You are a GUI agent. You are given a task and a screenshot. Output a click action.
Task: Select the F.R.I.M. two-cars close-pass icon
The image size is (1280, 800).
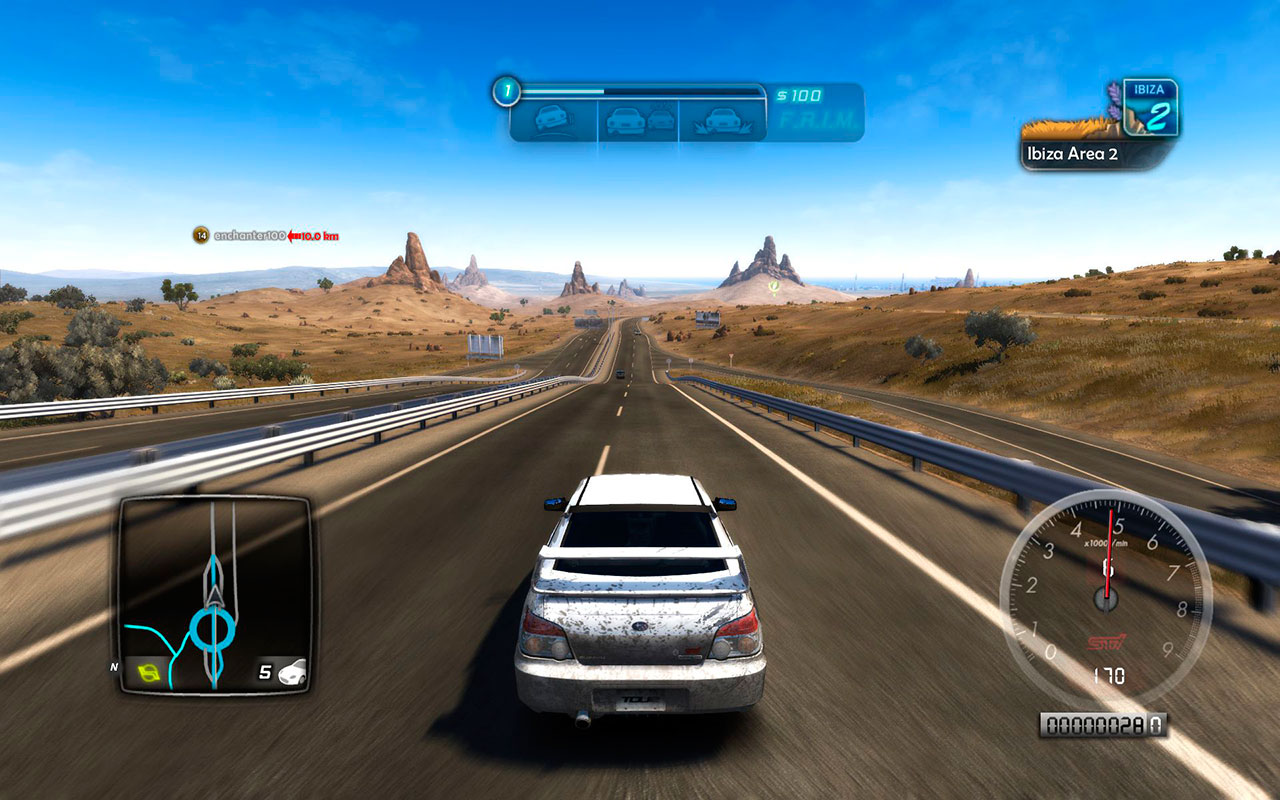(x=638, y=120)
